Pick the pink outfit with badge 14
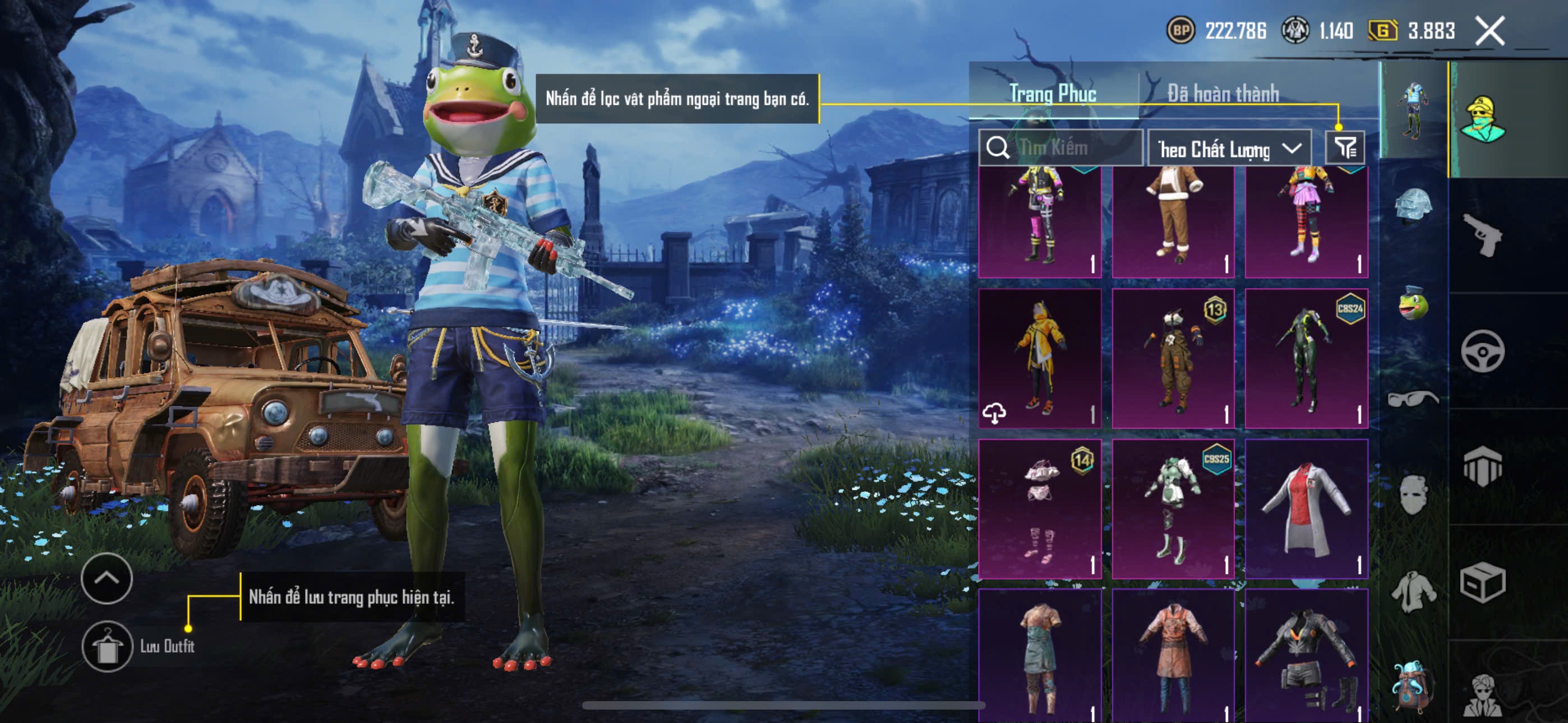This screenshot has width=1568, height=723. click(x=1039, y=508)
